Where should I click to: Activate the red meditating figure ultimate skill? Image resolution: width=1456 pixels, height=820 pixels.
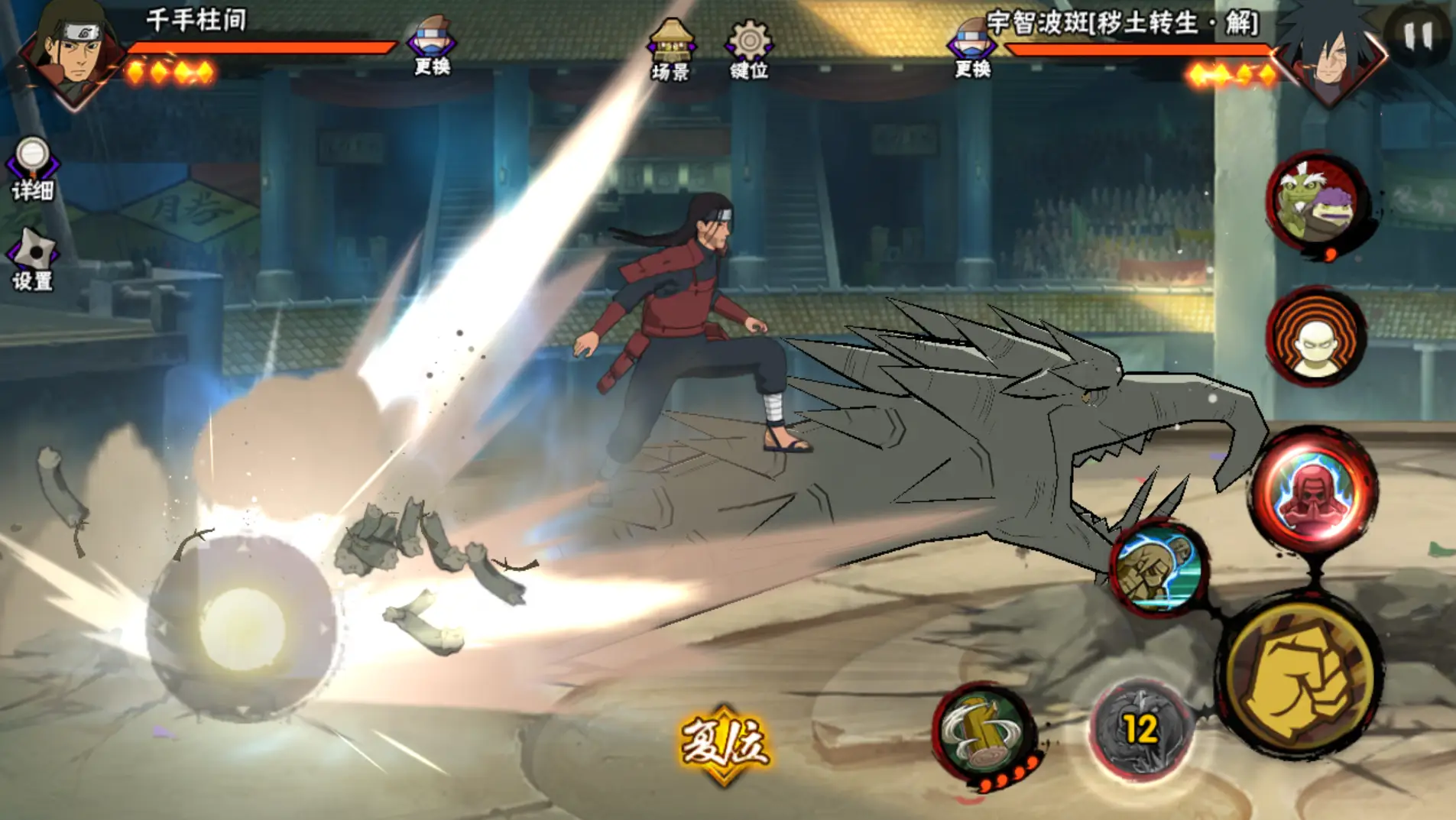pos(1315,490)
